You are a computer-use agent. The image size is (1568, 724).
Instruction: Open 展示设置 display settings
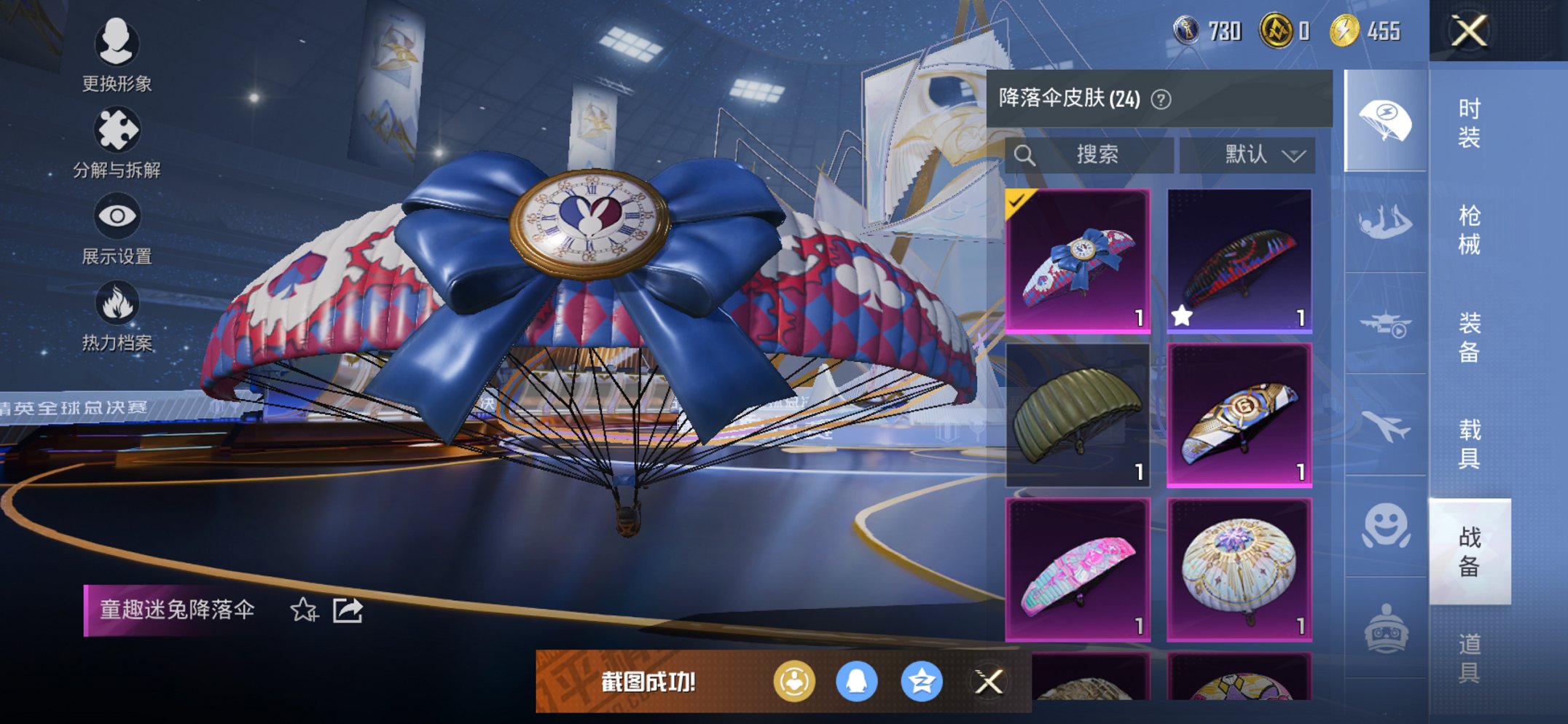click(117, 229)
